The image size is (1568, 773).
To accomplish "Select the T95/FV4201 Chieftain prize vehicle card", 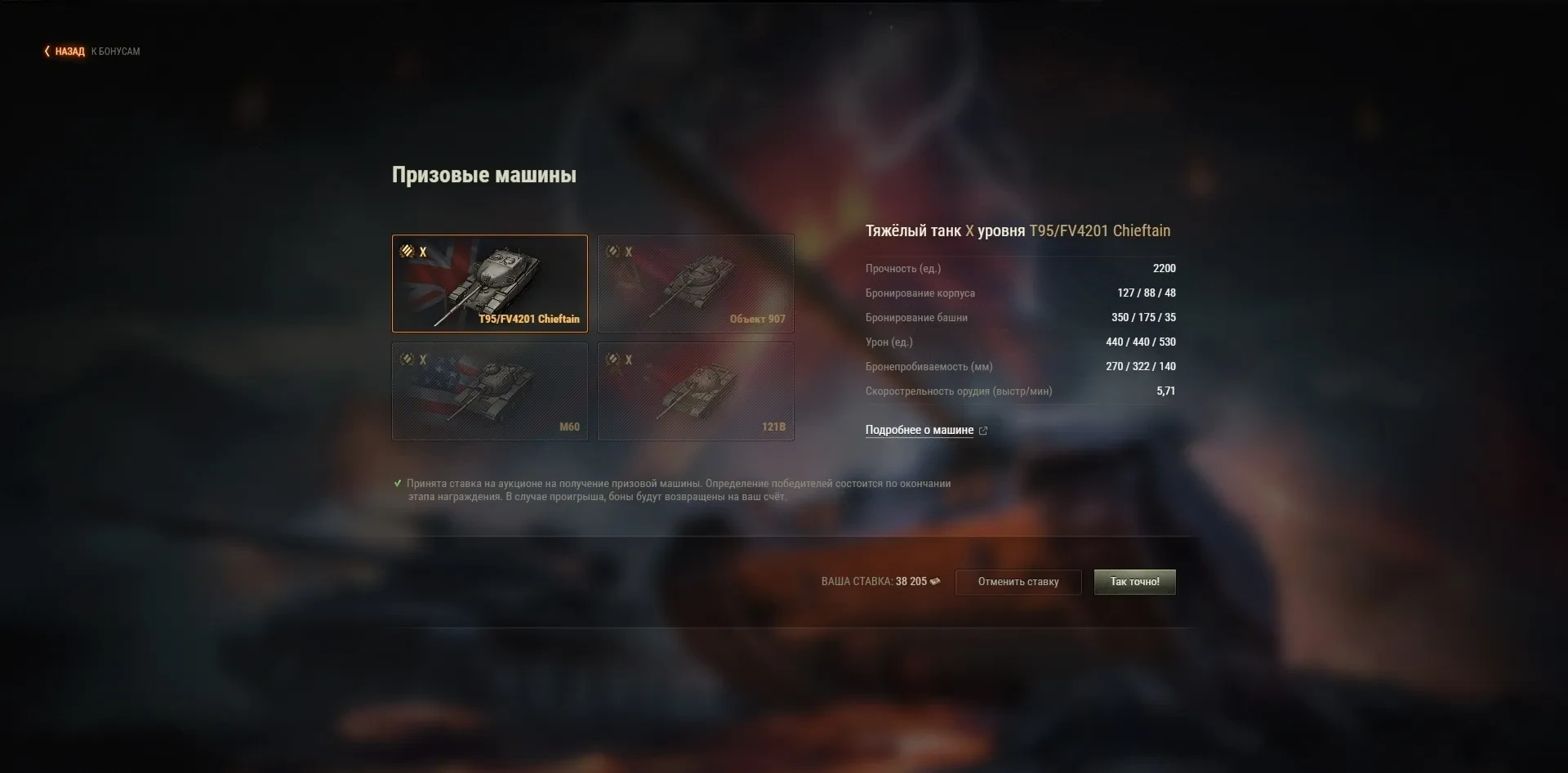I will 490,284.
